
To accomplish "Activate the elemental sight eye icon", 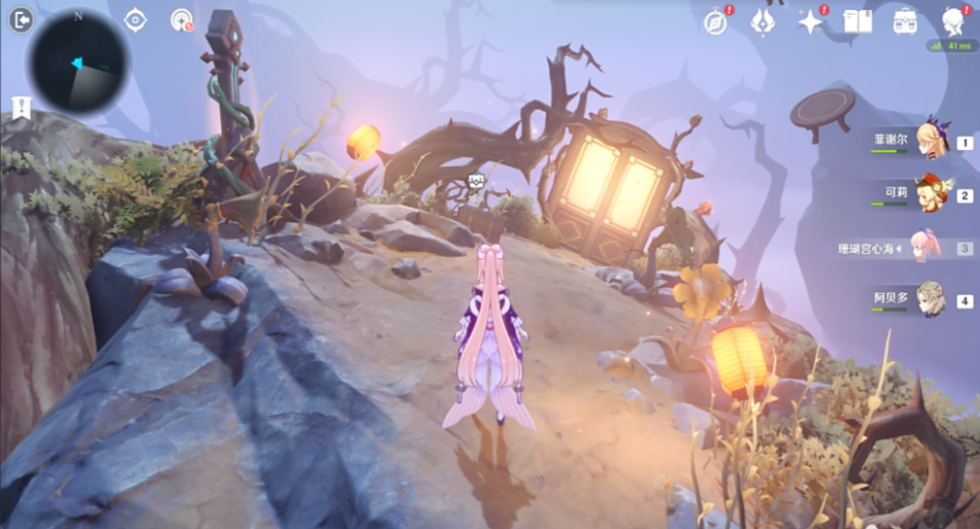I will click(x=135, y=20).
